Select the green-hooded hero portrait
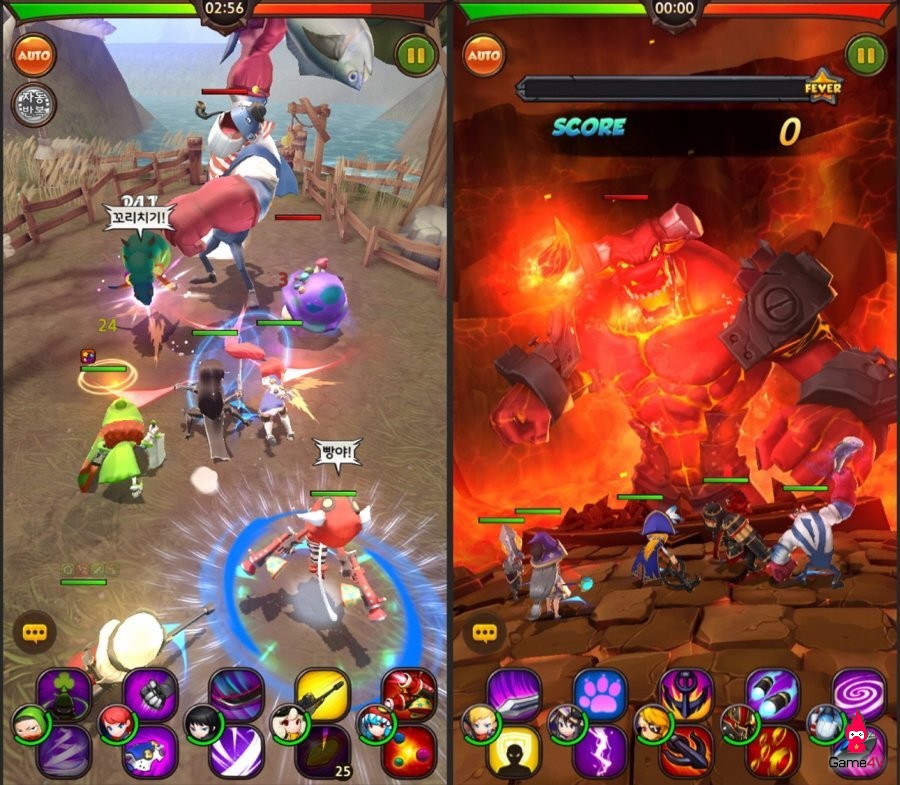This screenshot has width=900, height=785. pyautogui.click(x=29, y=722)
